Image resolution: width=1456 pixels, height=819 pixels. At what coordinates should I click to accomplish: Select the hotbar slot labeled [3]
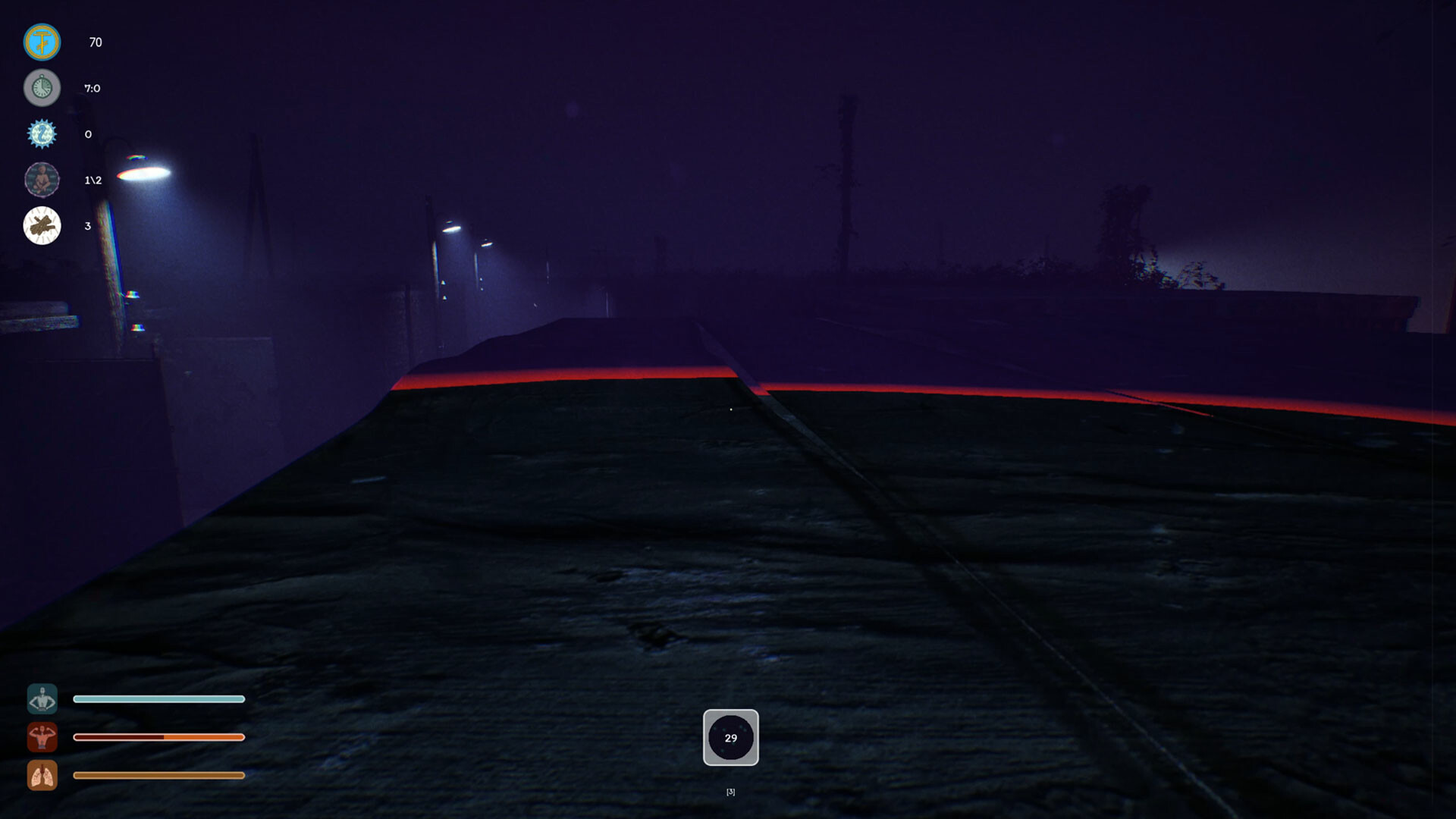730,791
